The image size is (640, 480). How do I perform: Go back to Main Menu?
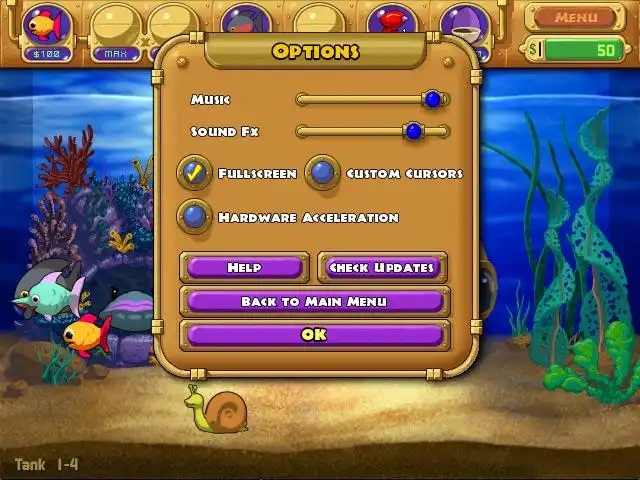pyautogui.click(x=314, y=301)
